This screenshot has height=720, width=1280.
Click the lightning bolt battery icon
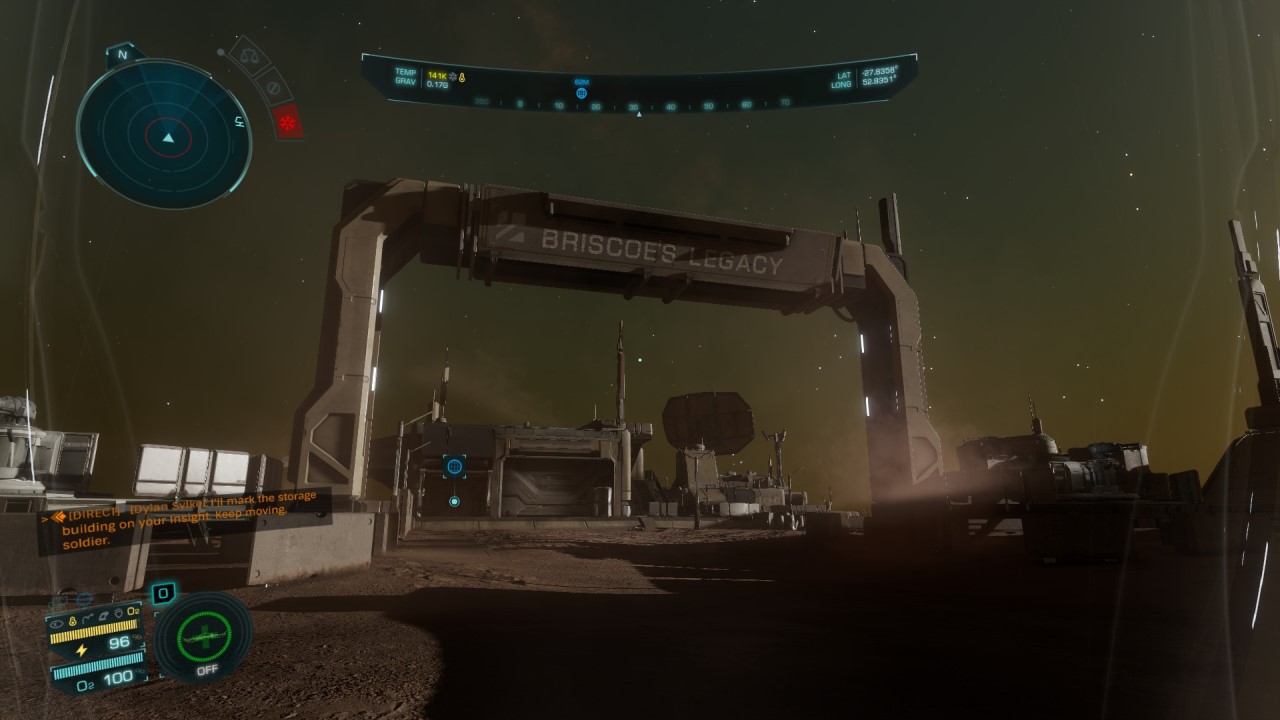[x=81, y=650]
